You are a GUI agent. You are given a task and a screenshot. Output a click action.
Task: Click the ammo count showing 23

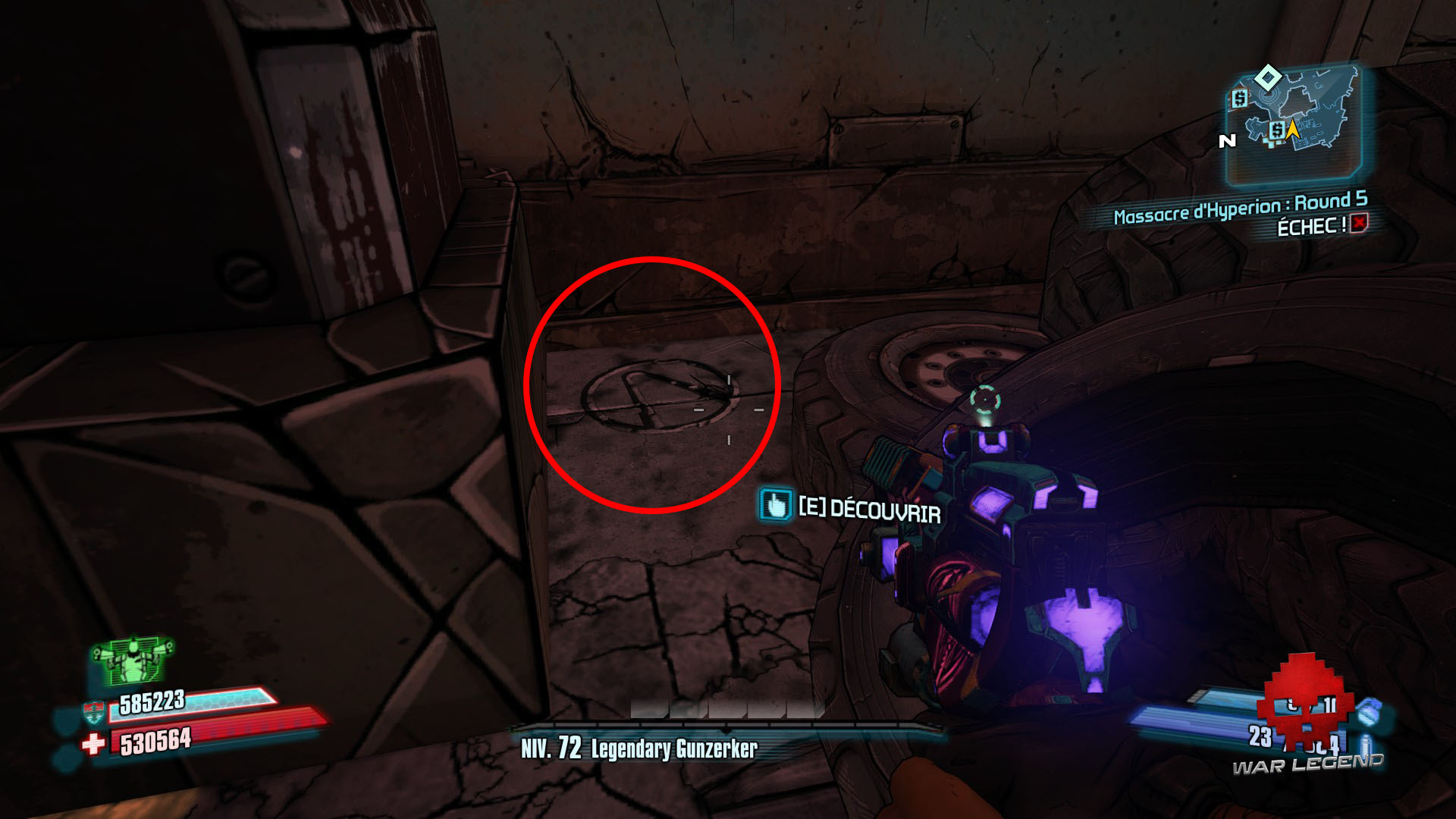coord(1260,735)
